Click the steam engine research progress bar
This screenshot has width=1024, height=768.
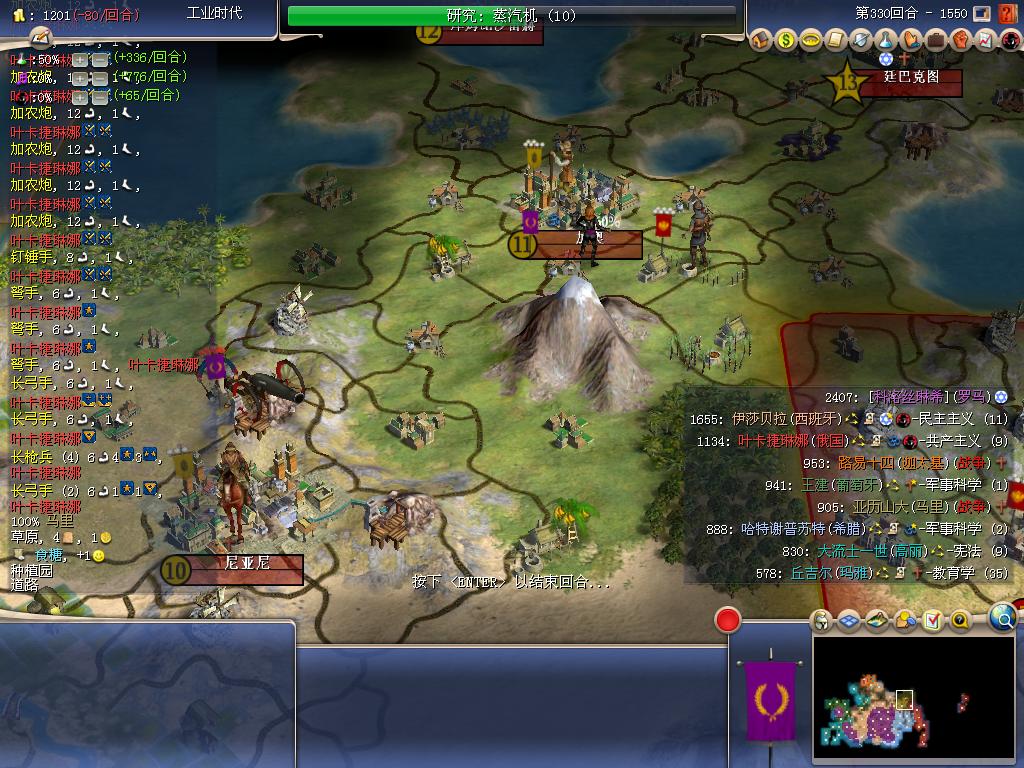(512, 16)
